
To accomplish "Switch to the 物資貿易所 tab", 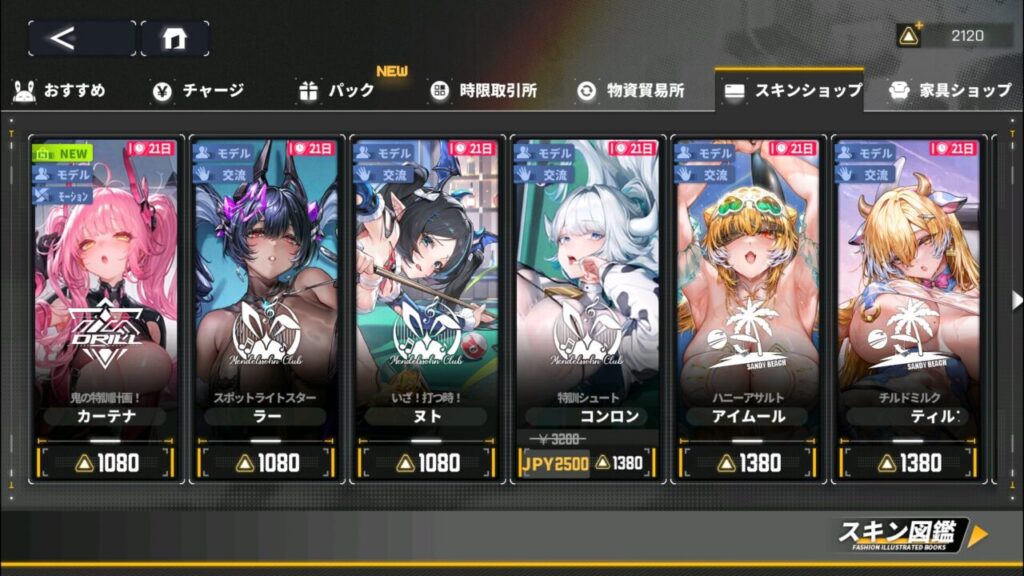I will (631, 91).
